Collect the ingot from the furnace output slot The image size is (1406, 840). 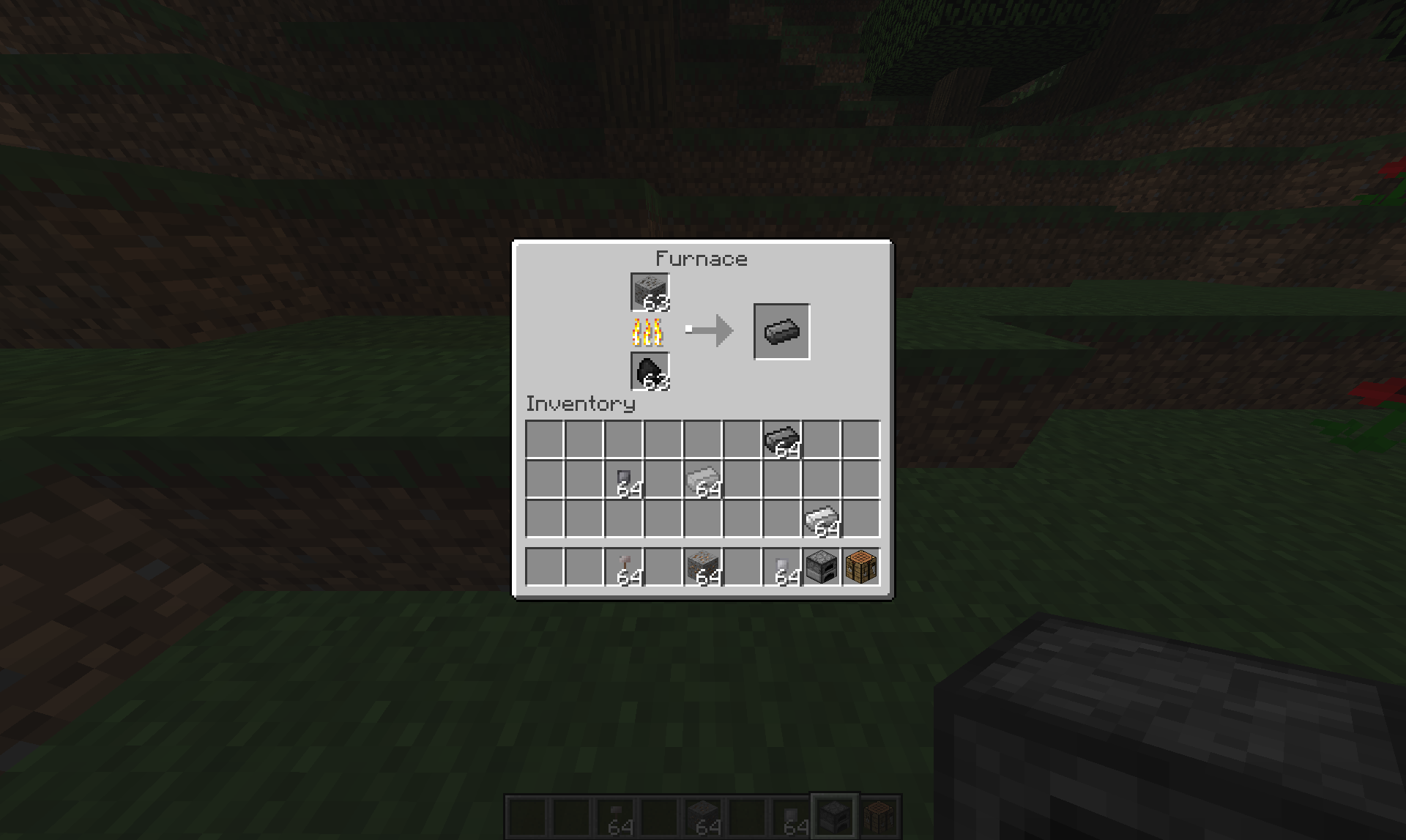(780, 331)
